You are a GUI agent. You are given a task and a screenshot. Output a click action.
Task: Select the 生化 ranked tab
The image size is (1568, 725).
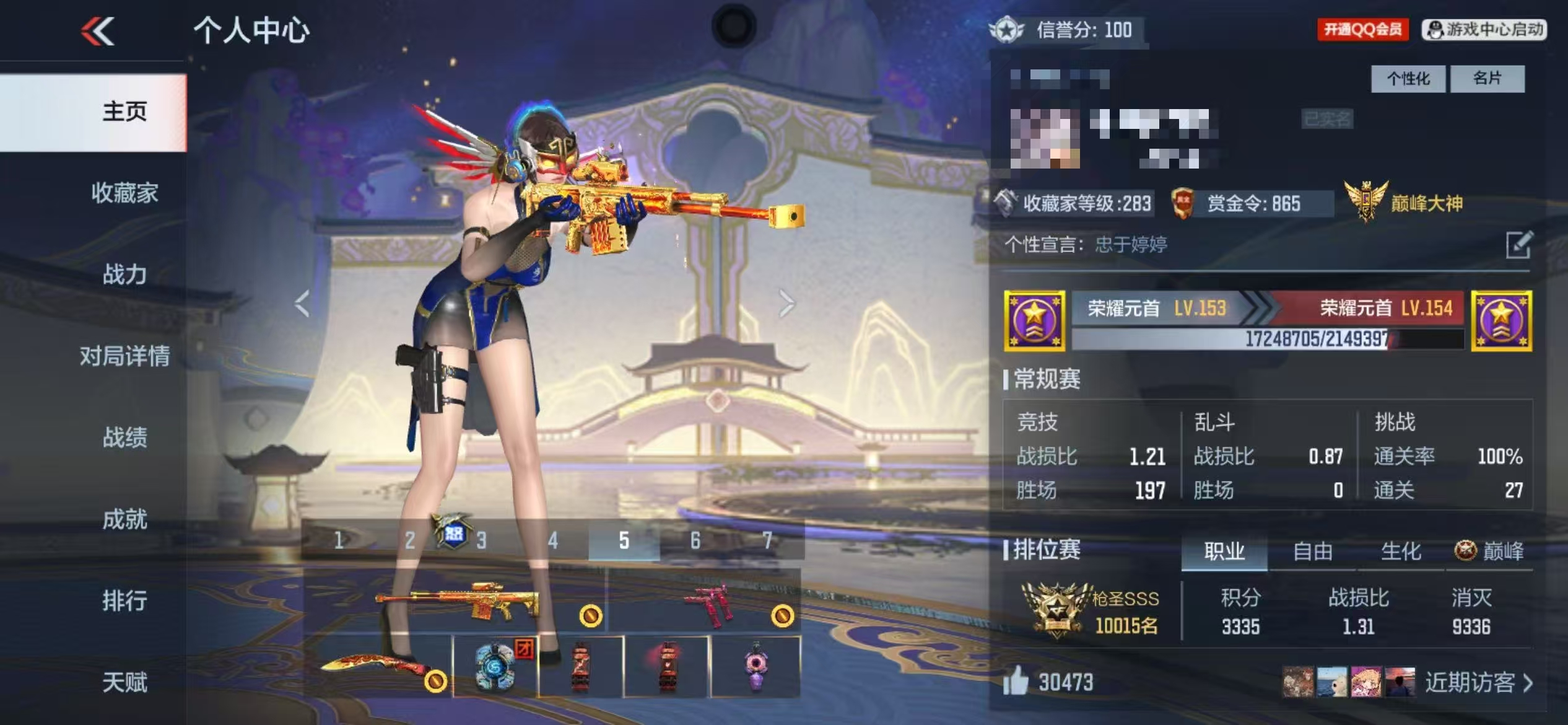point(1401,551)
